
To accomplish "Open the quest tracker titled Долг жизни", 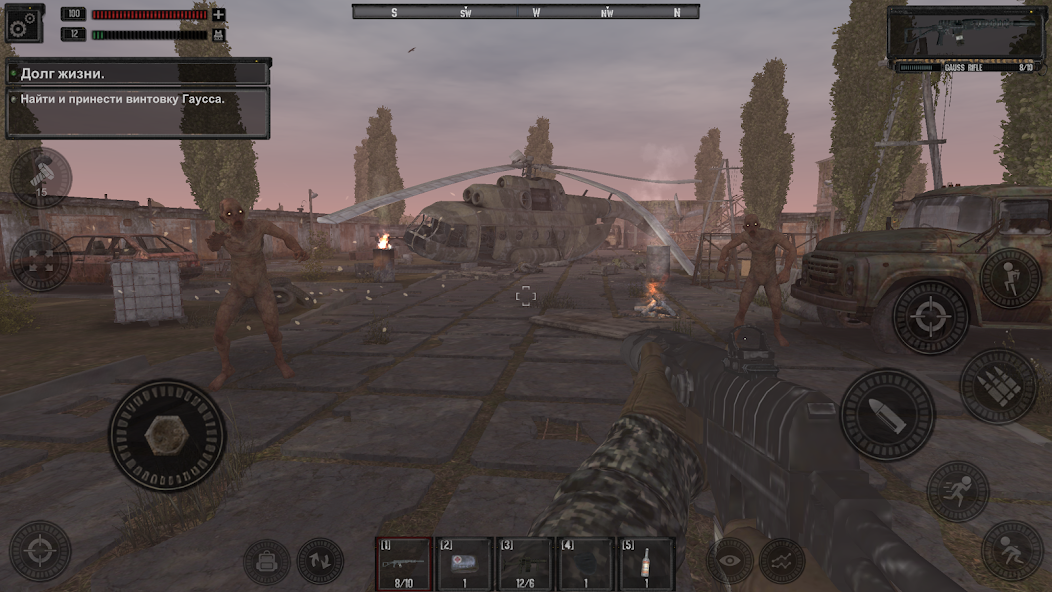I will point(138,73).
